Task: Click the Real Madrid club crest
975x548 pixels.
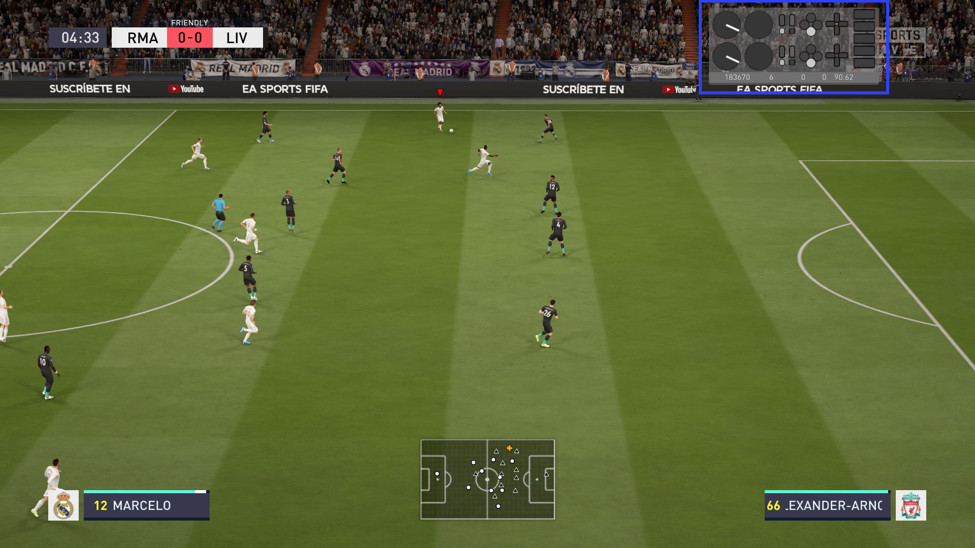Action: [63, 506]
